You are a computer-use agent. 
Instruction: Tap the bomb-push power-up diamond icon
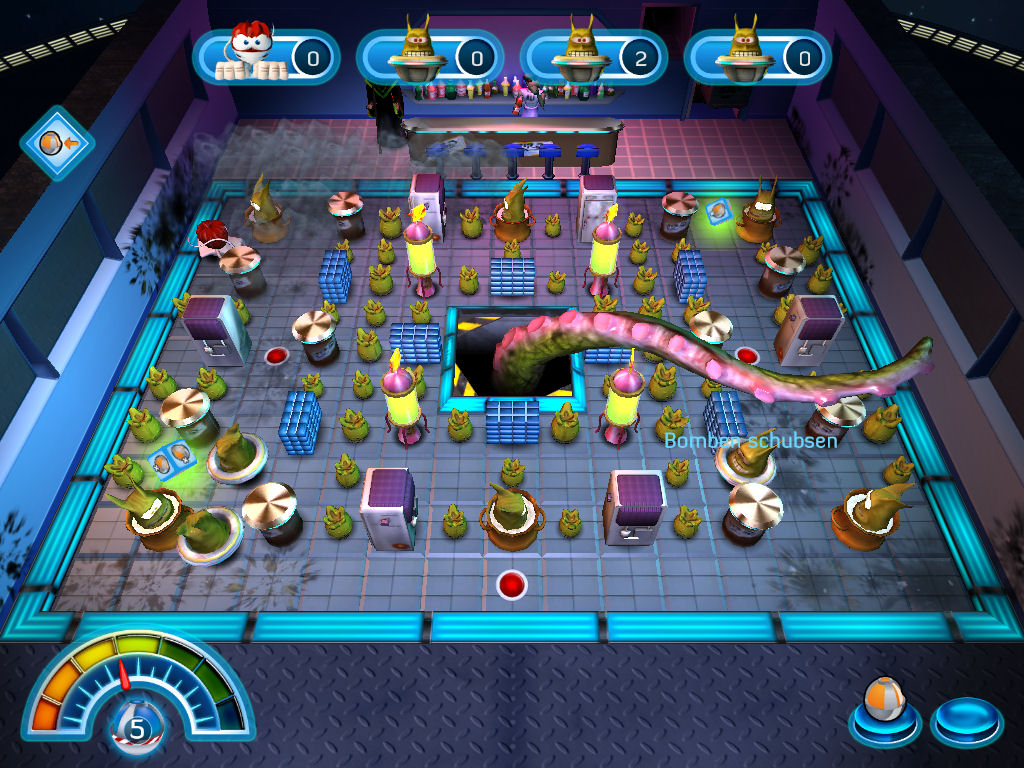pos(56,144)
